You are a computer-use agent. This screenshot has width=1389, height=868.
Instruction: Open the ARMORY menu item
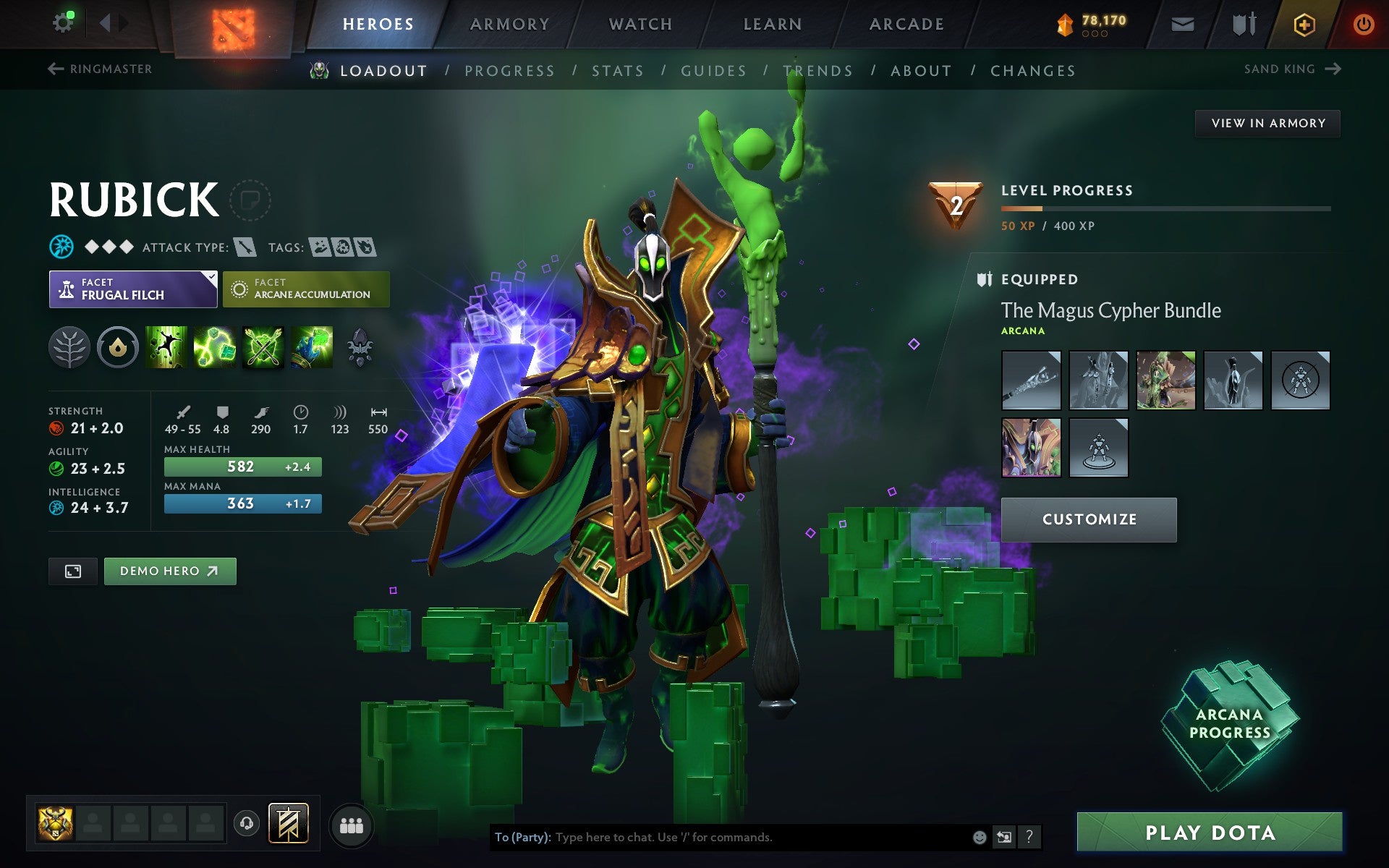(x=509, y=24)
